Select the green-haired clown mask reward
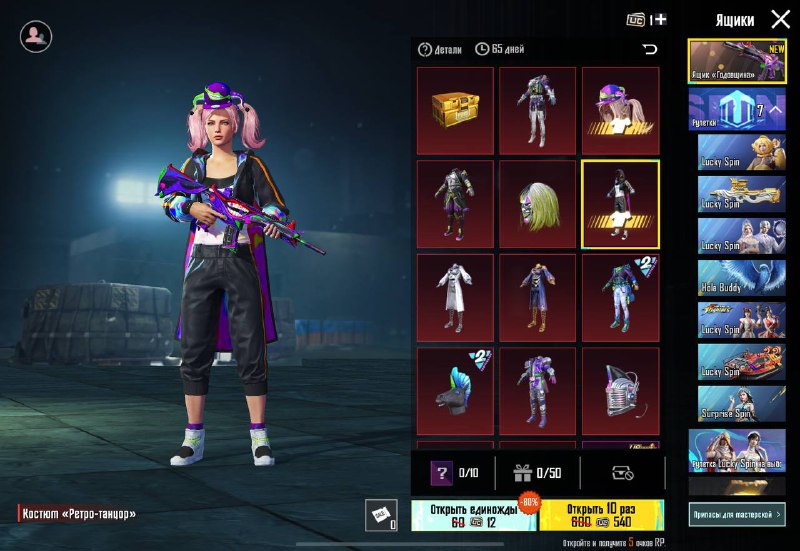The width and height of the screenshot is (800, 551). point(538,204)
